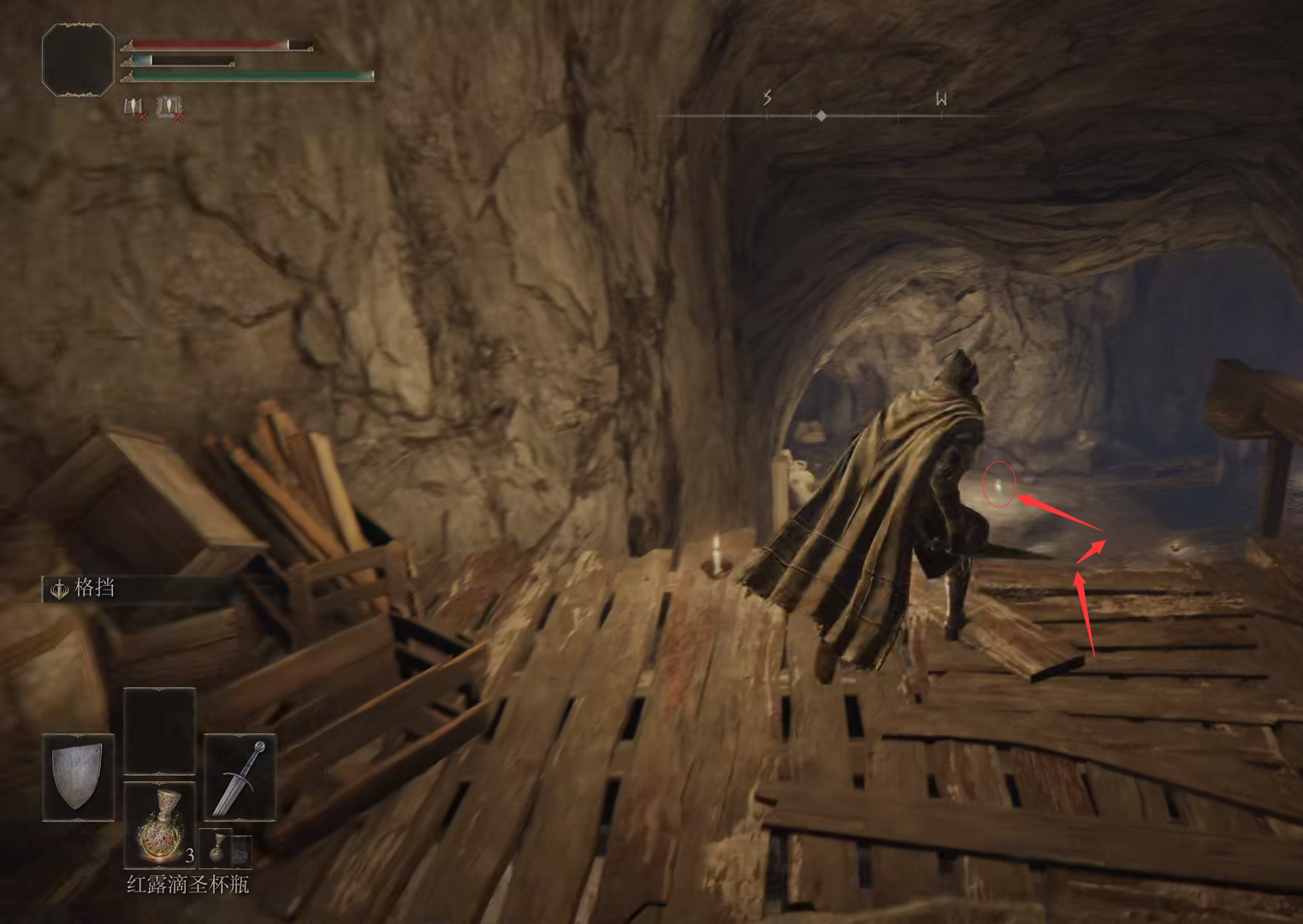The width and height of the screenshot is (1303, 924).
Task: Click the octagonal frame beside the health bar
Action: pyautogui.click(x=78, y=59)
